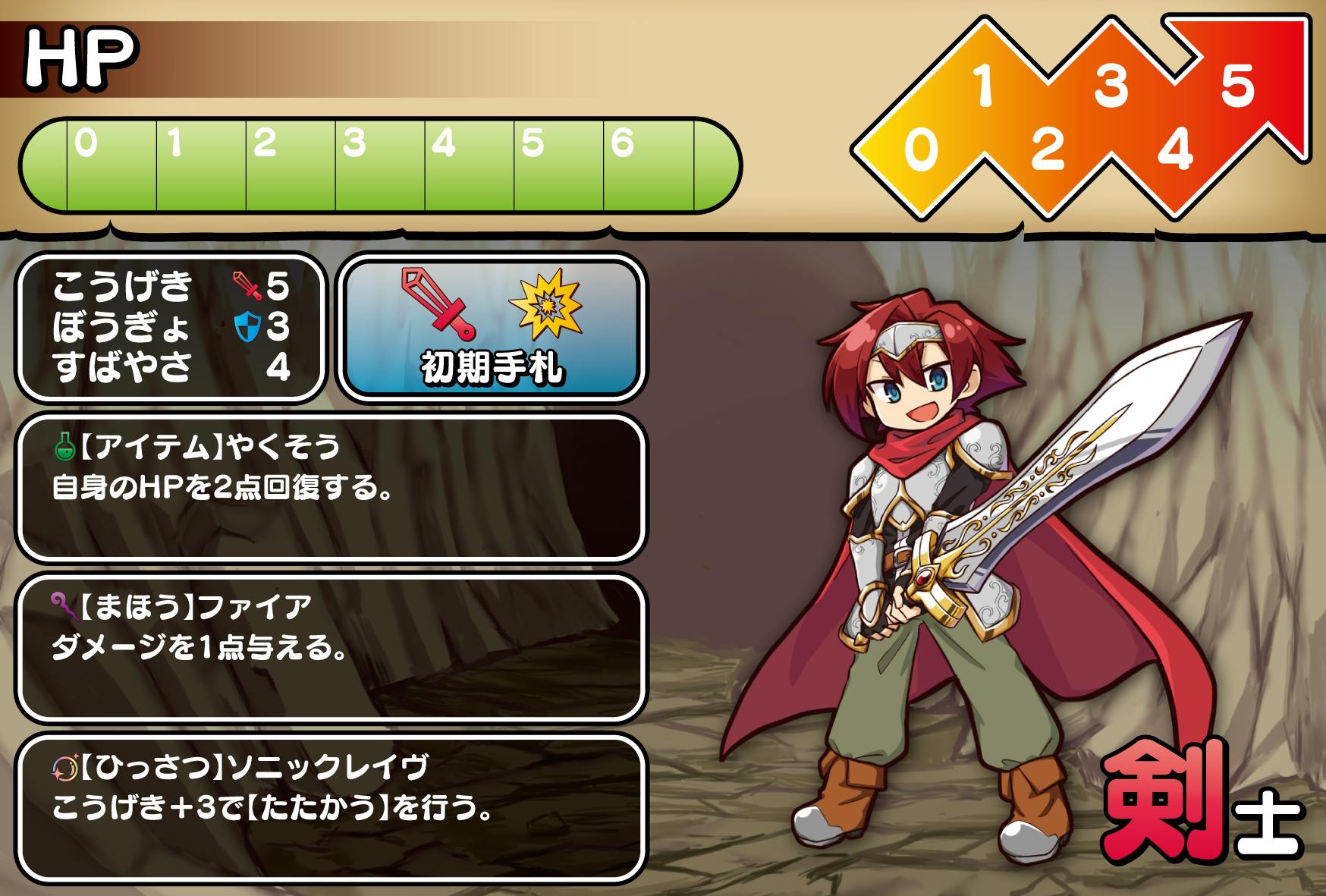Select number 5 at the arrow tip
The height and width of the screenshot is (896, 1326).
1237,84
